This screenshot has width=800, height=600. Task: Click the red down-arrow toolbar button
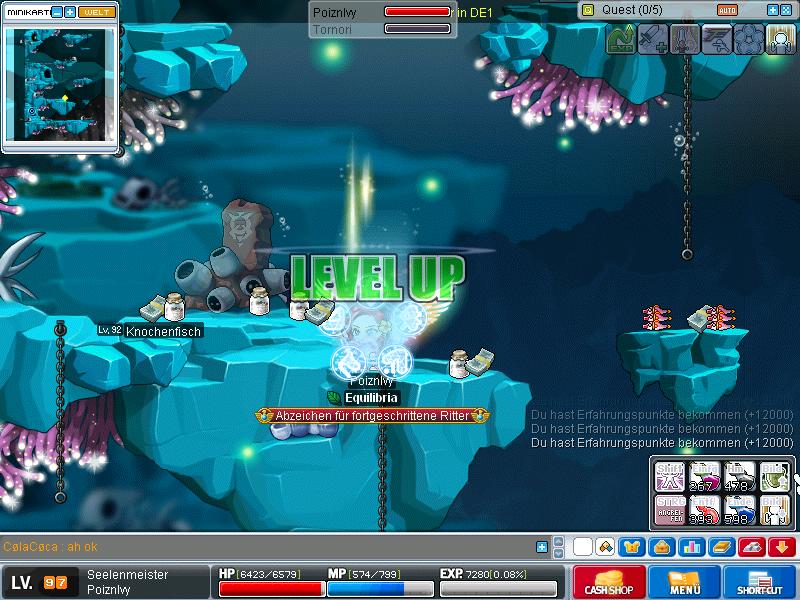pos(782,547)
